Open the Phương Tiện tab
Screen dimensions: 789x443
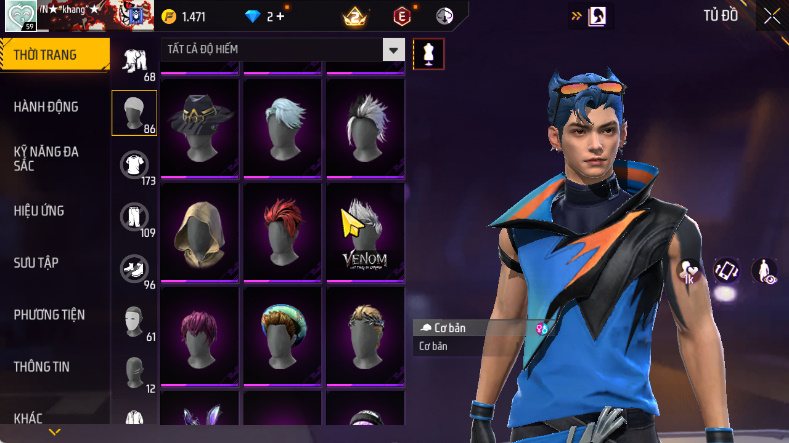pos(49,315)
